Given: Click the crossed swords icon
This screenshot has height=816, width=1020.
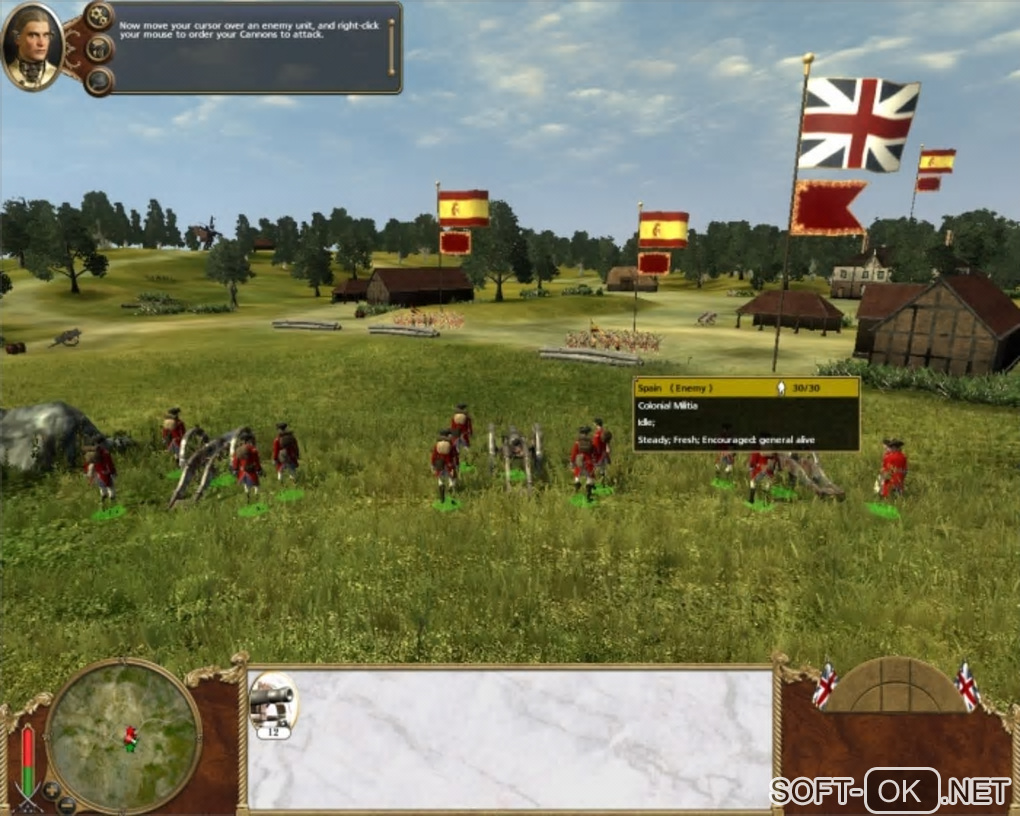Looking at the screenshot, I should (27, 795).
